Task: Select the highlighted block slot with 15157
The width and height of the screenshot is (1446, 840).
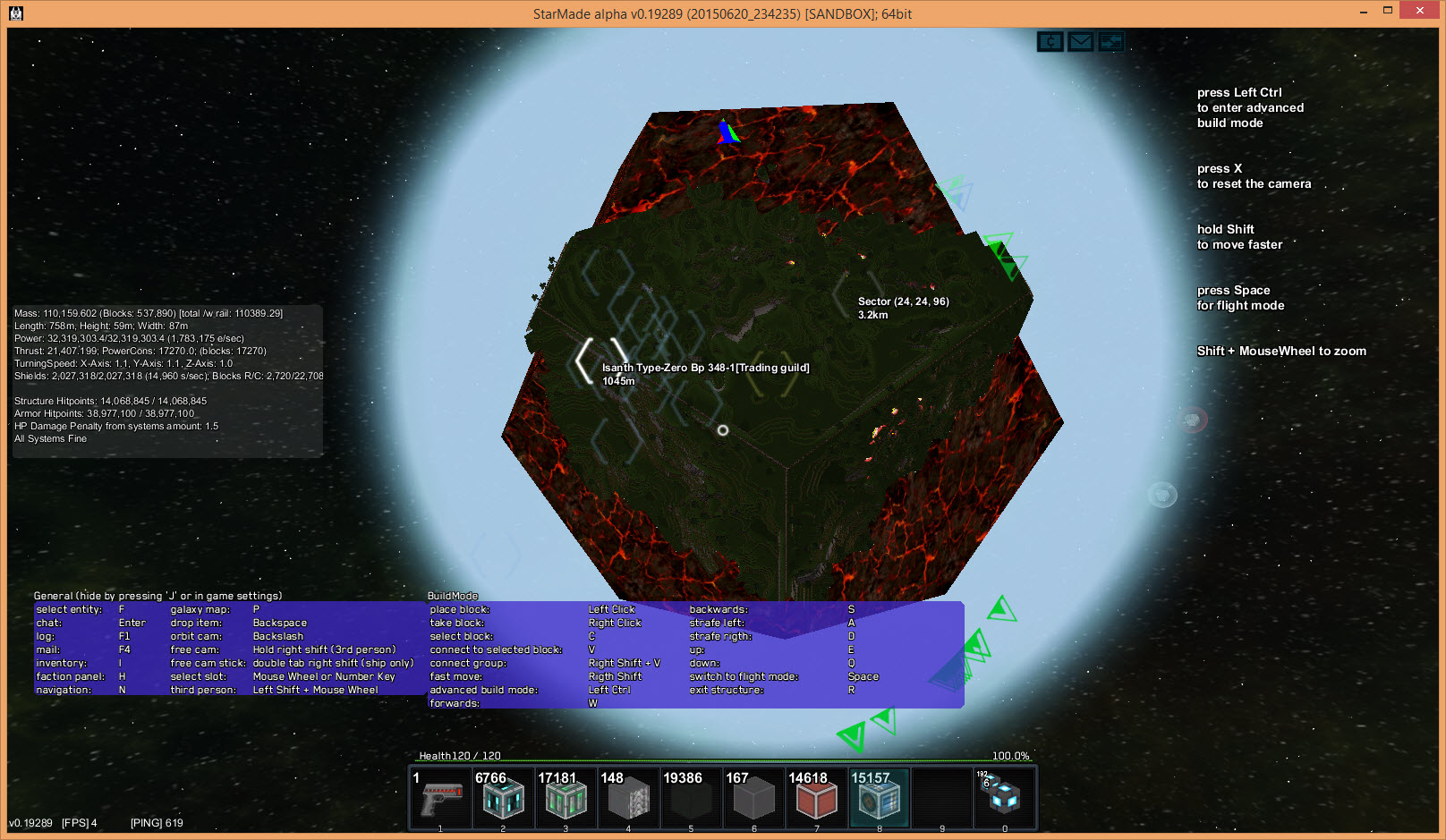Action: tap(879, 798)
